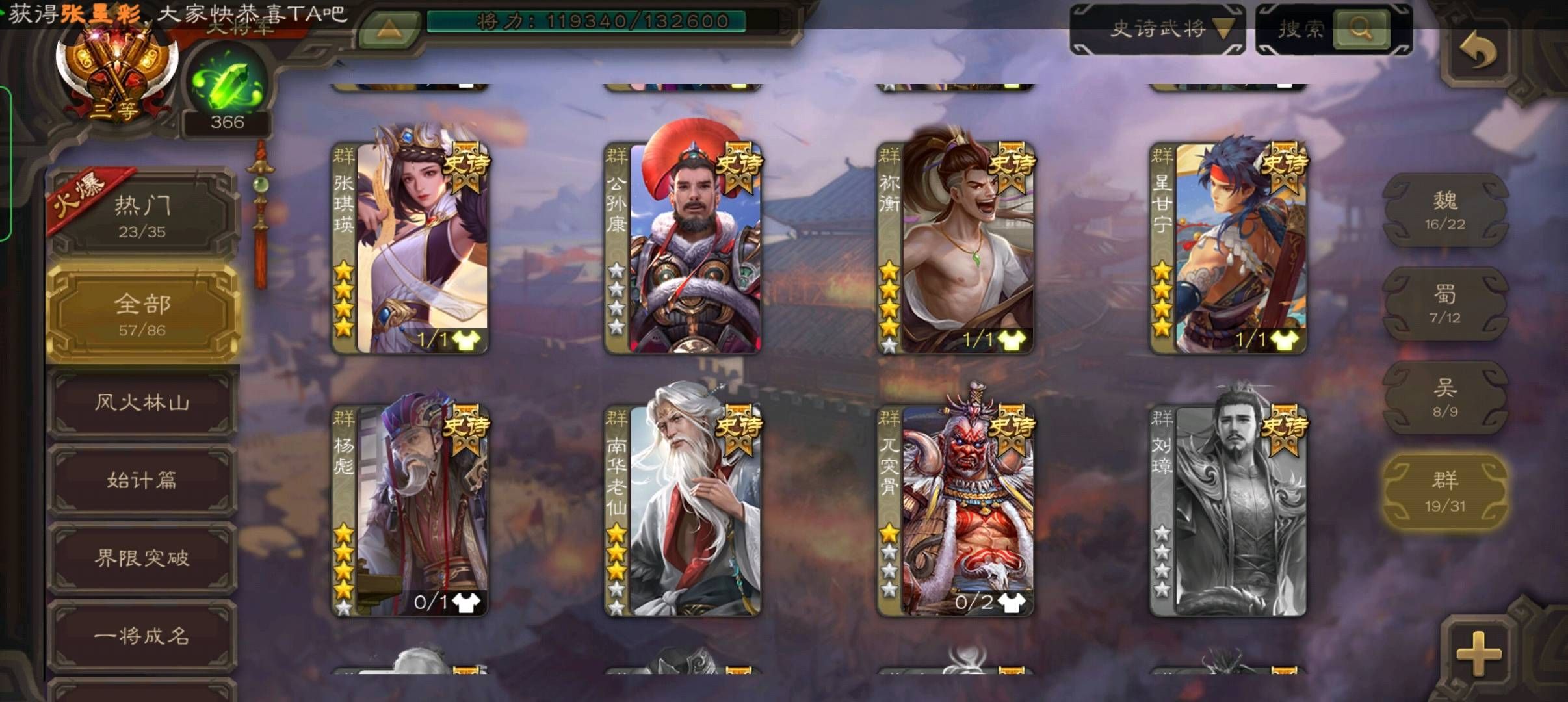Filter heroes by 吴 faction

pos(1444,397)
